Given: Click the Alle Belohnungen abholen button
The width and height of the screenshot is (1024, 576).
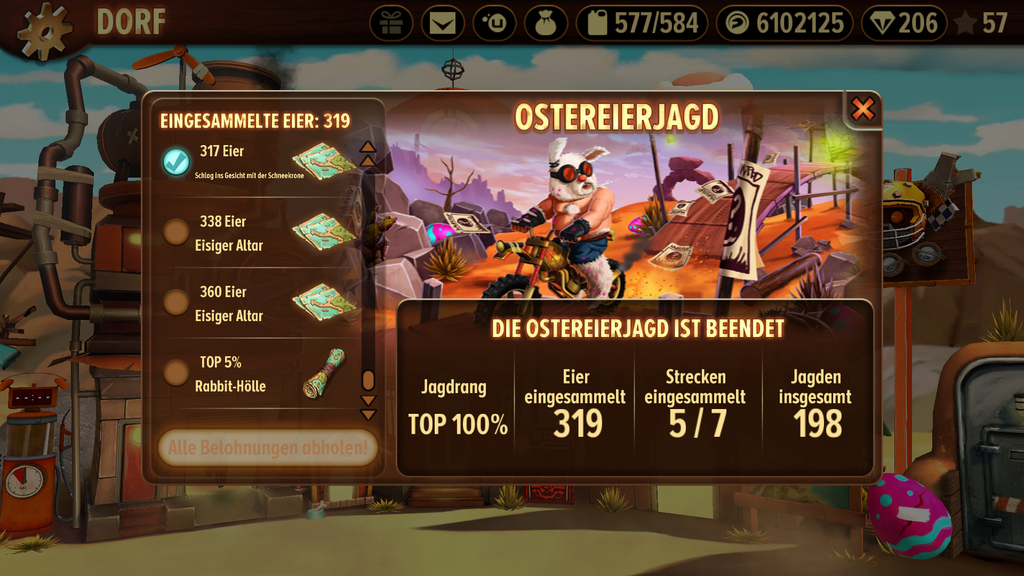Looking at the screenshot, I should click(267, 447).
